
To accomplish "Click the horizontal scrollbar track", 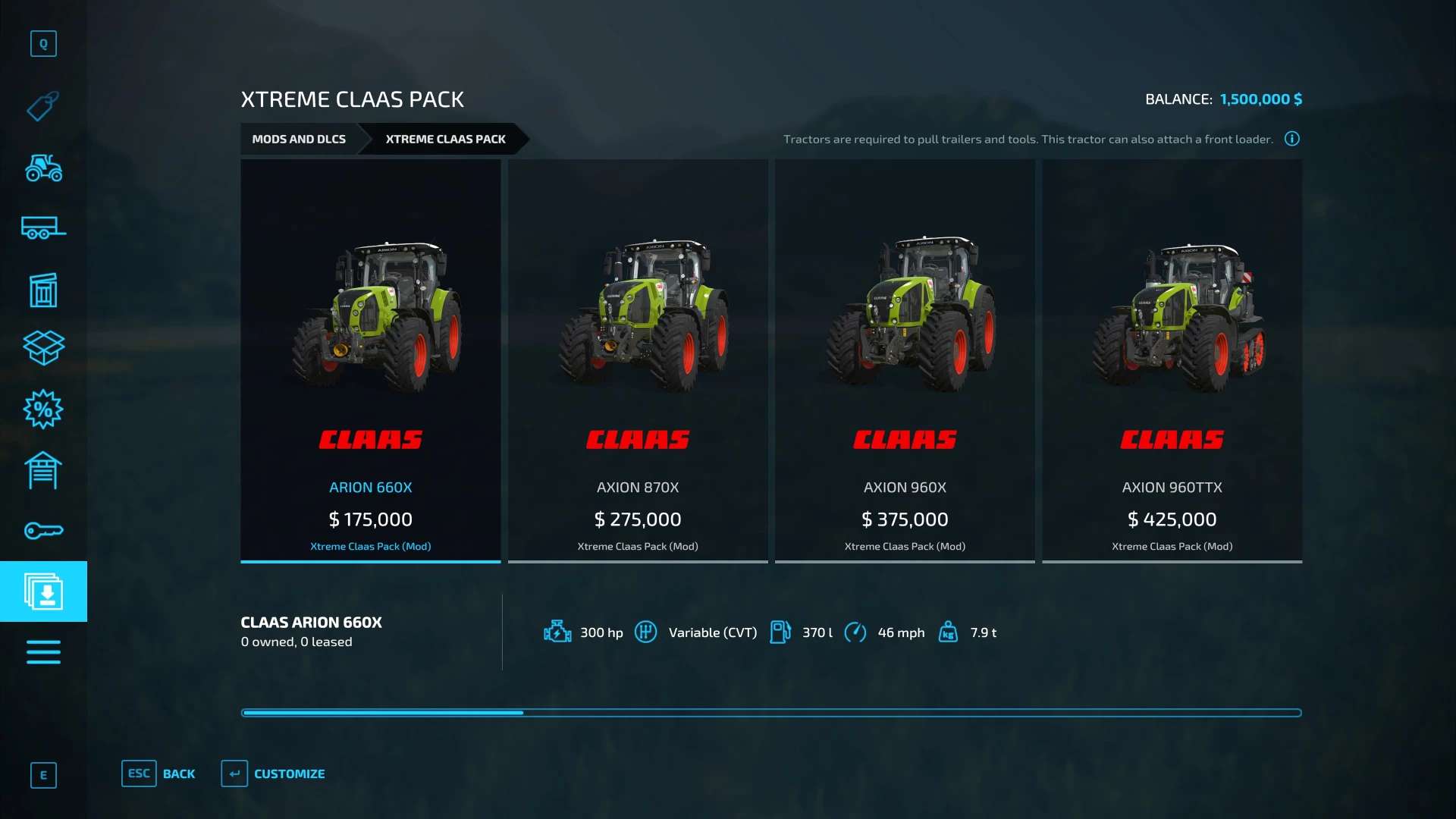I will click(910, 713).
